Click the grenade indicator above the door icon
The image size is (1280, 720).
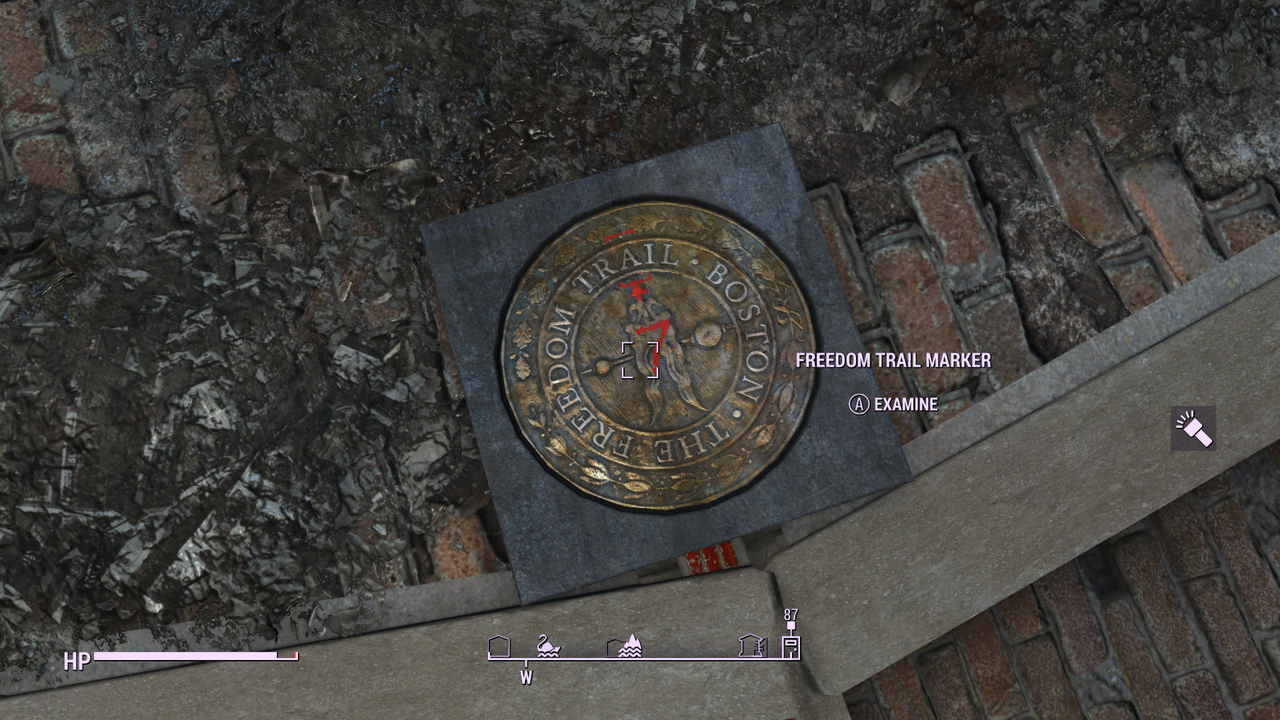pos(791,625)
